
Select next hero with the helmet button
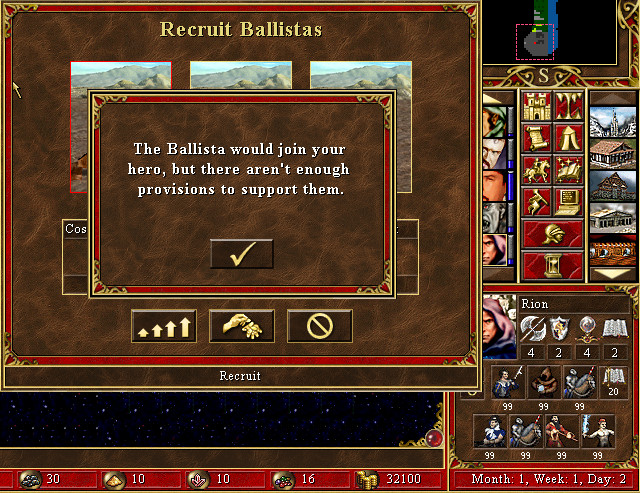552,234
